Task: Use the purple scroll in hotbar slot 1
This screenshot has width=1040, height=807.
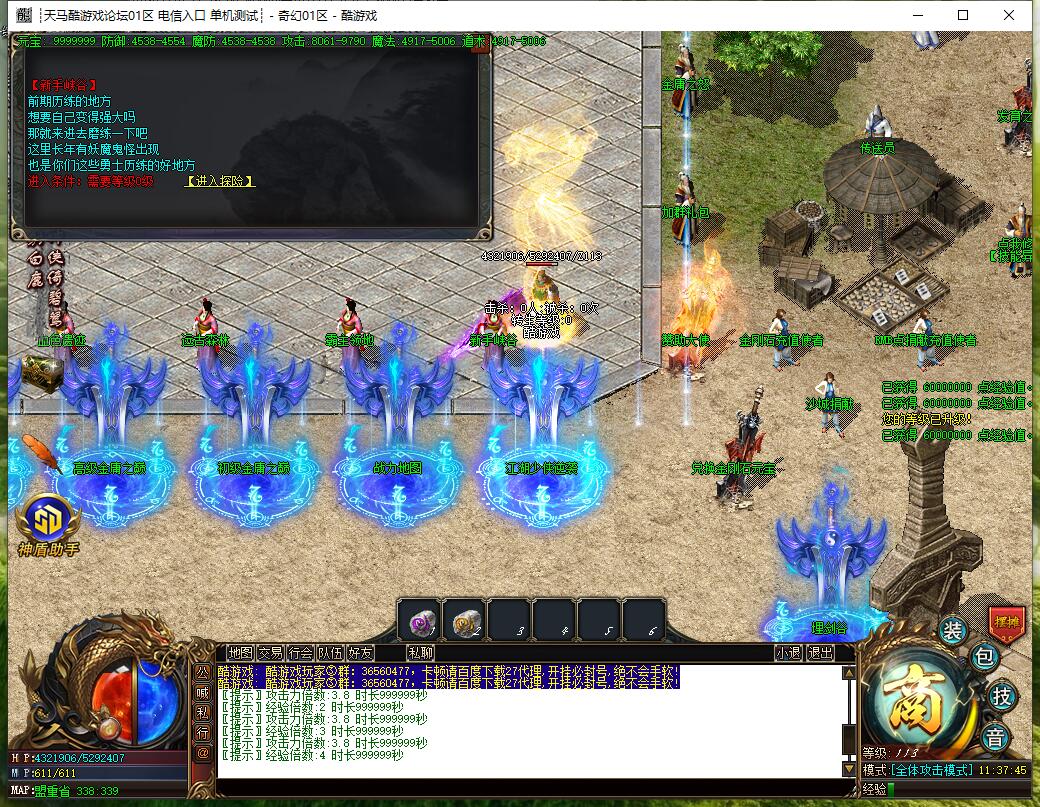Action: pos(418,622)
